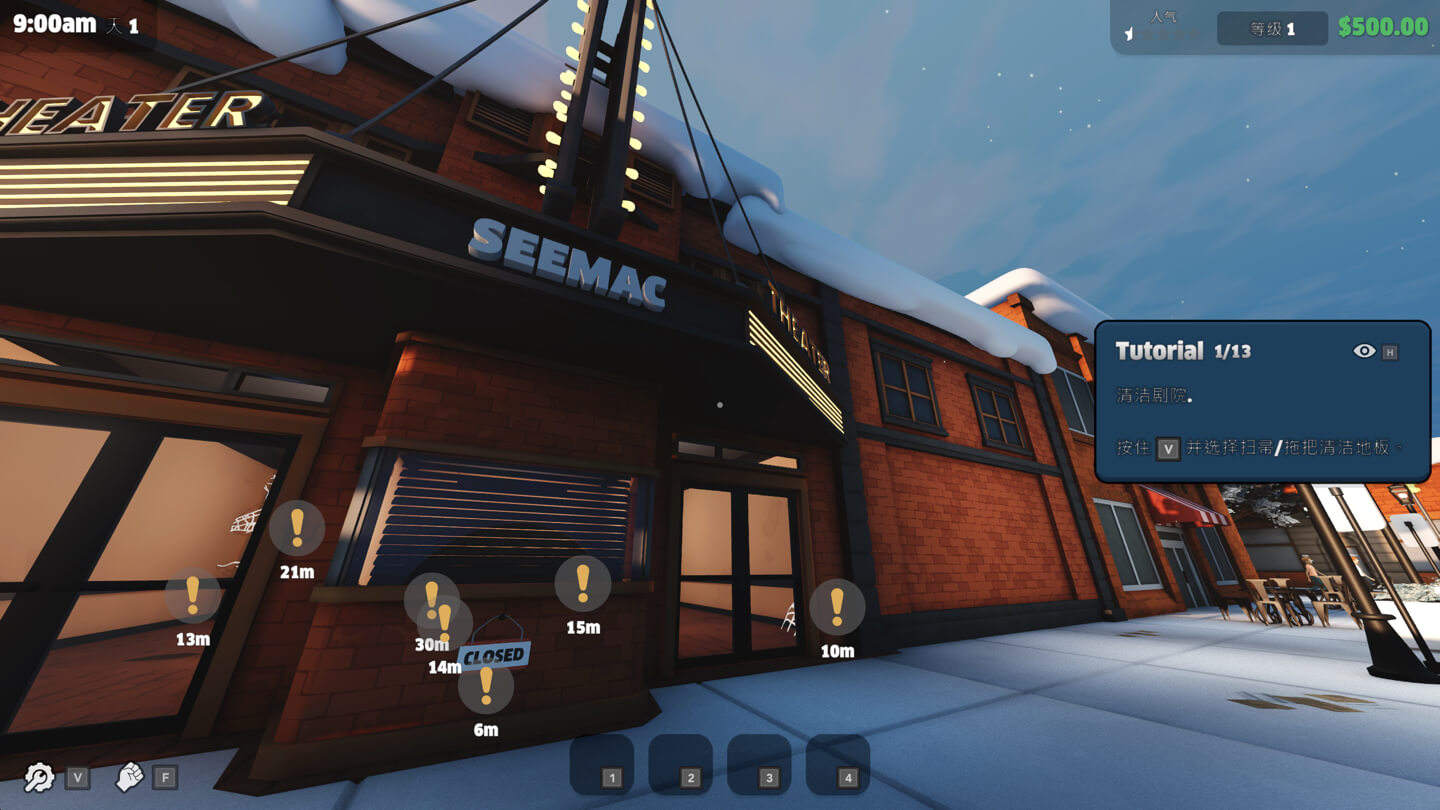Select the task marker labeled 13m
1440x810 pixels.
tap(193, 595)
